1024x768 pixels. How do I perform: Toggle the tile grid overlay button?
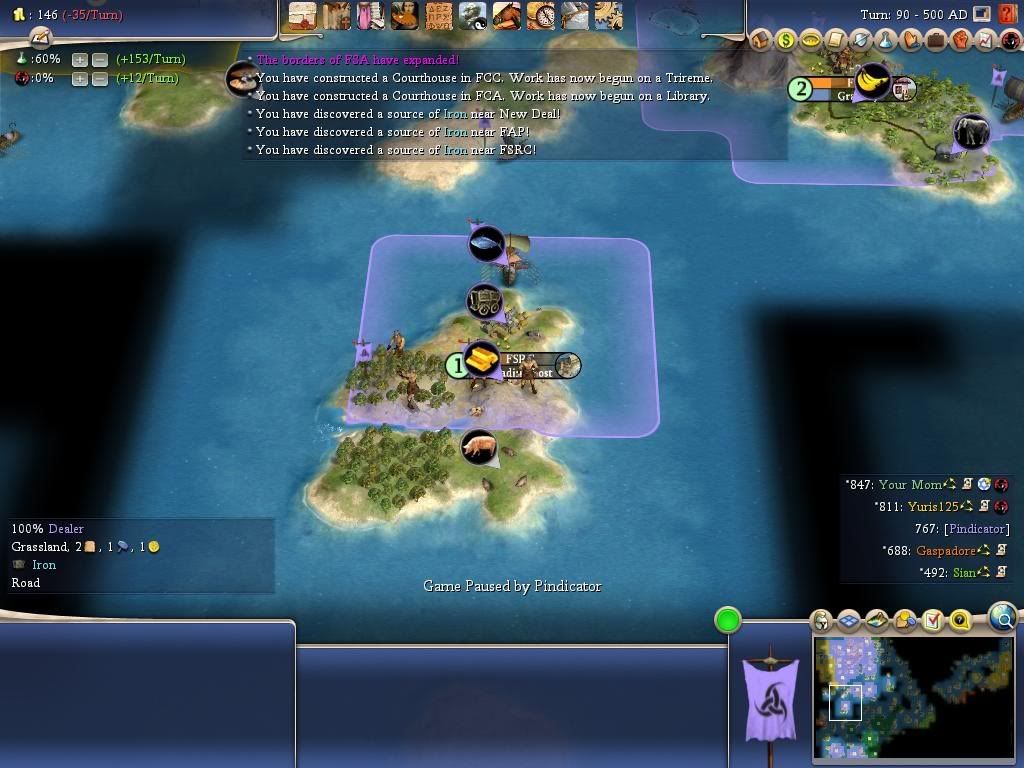pos(849,621)
